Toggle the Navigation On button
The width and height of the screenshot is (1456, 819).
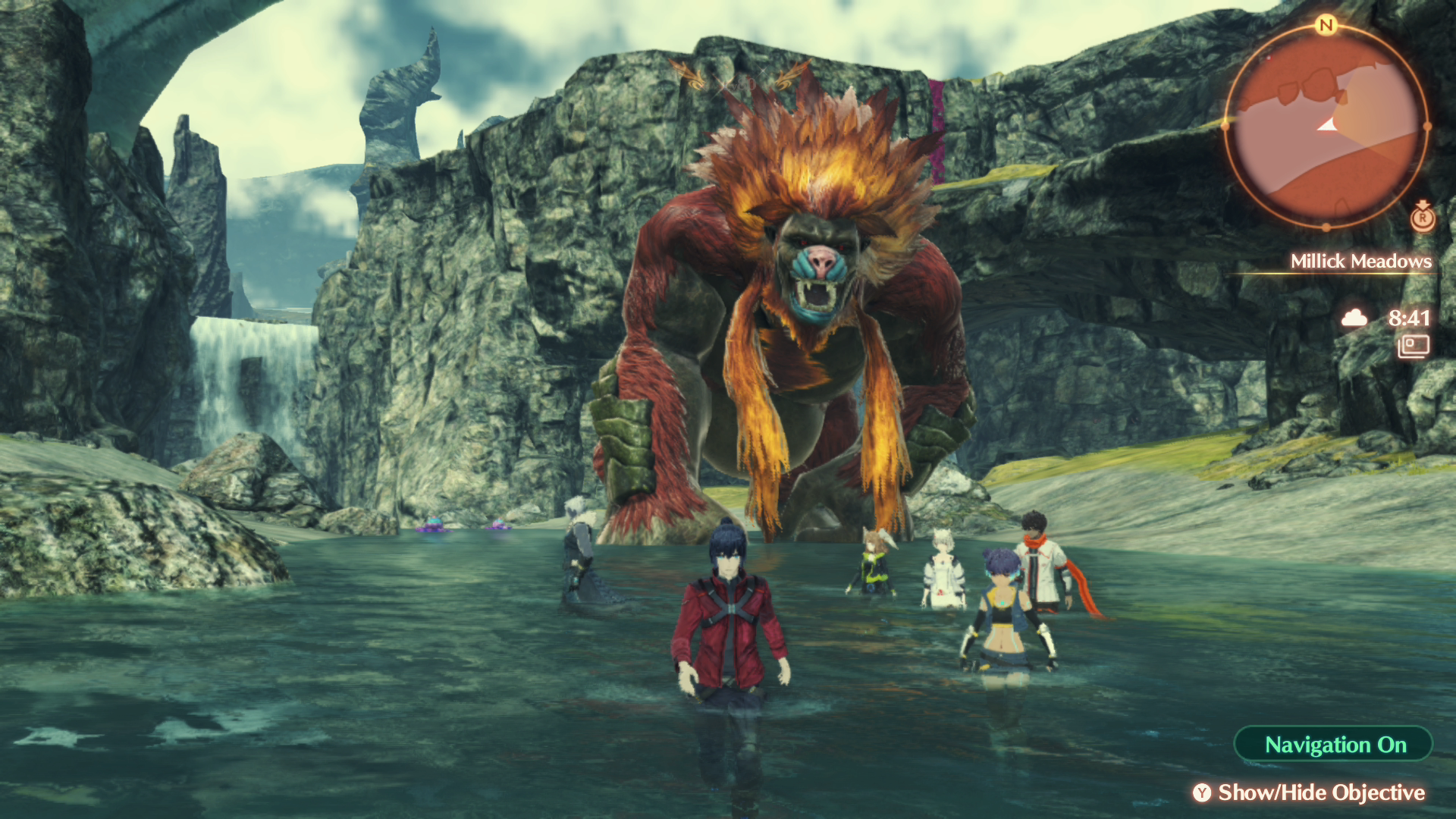tap(1334, 745)
